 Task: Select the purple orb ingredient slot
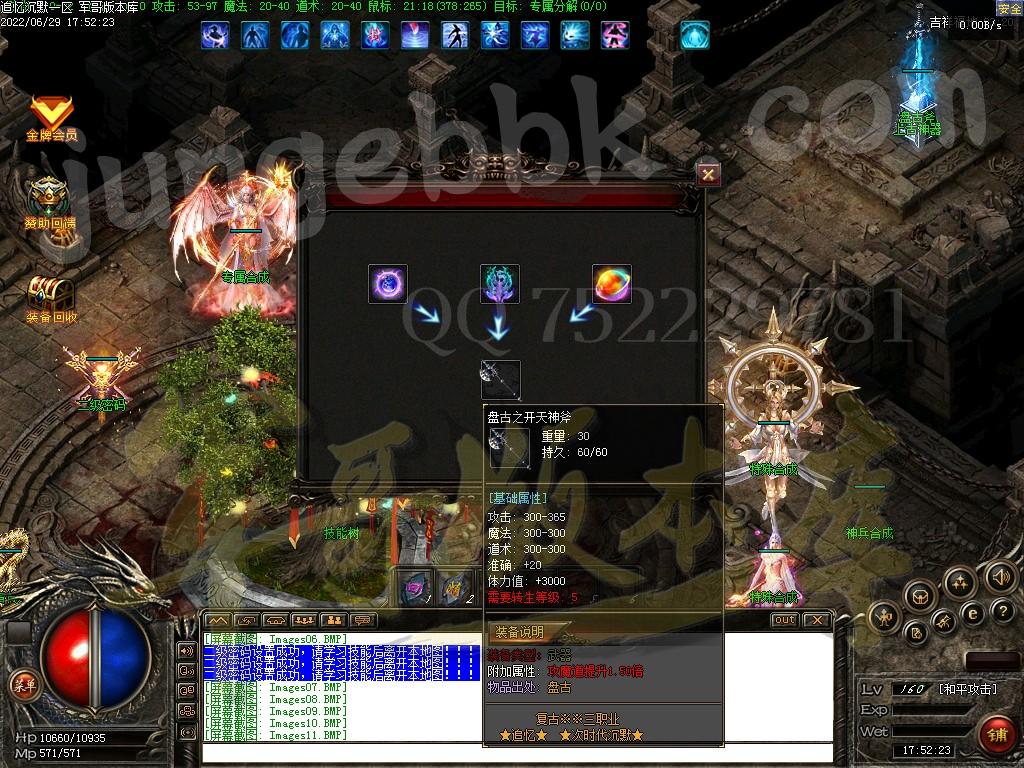(388, 284)
